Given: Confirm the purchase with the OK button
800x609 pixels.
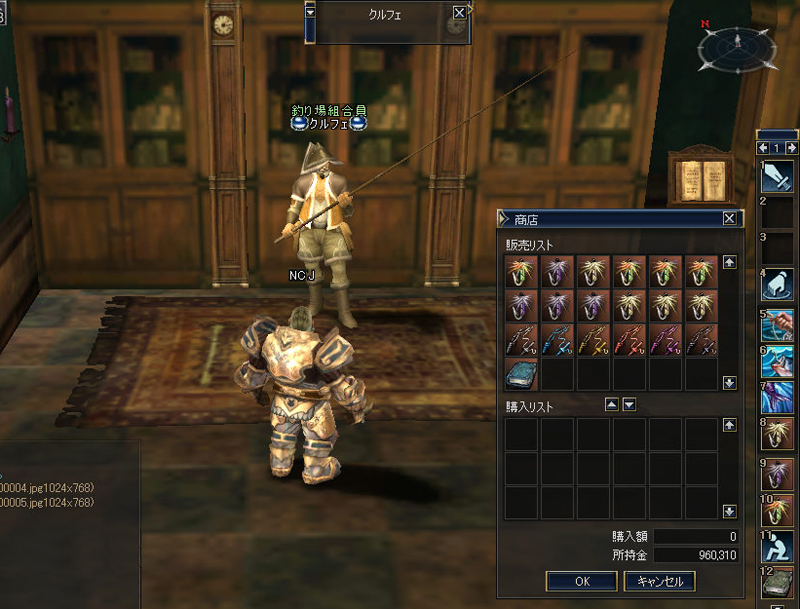Looking at the screenshot, I should tap(582, 581).
